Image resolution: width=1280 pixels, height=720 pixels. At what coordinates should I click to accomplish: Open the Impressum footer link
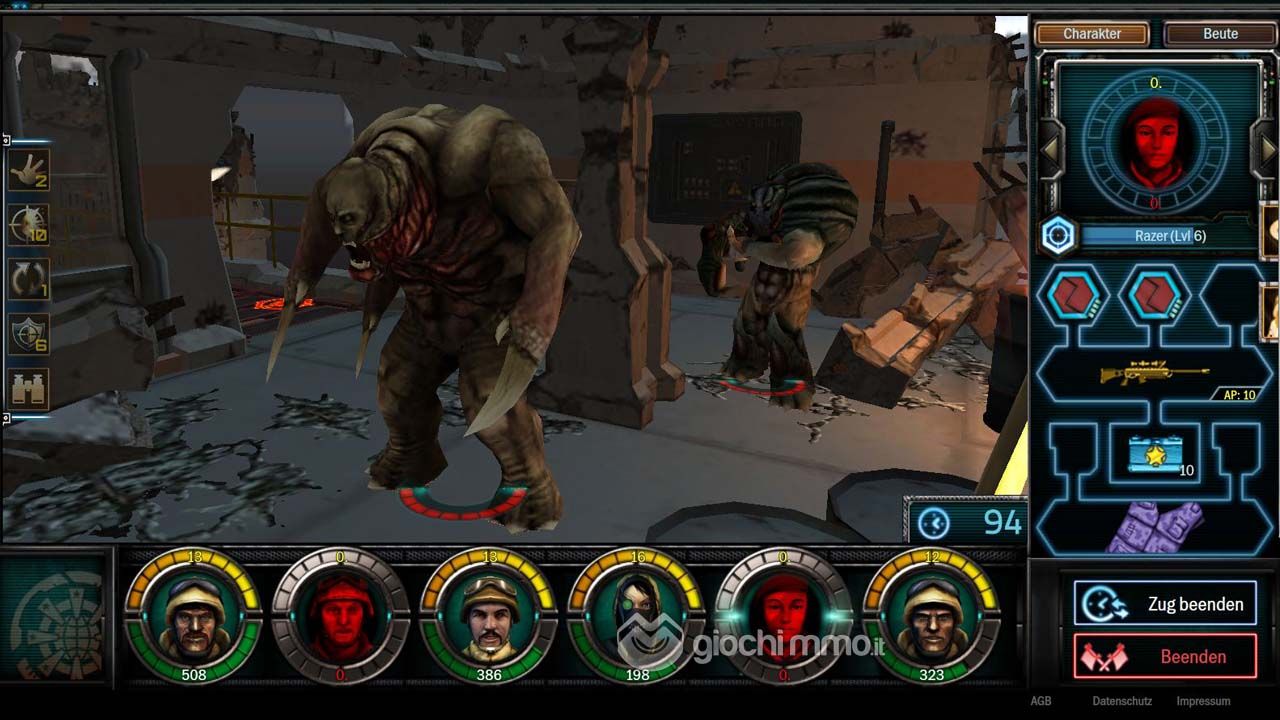(1203, 701)
